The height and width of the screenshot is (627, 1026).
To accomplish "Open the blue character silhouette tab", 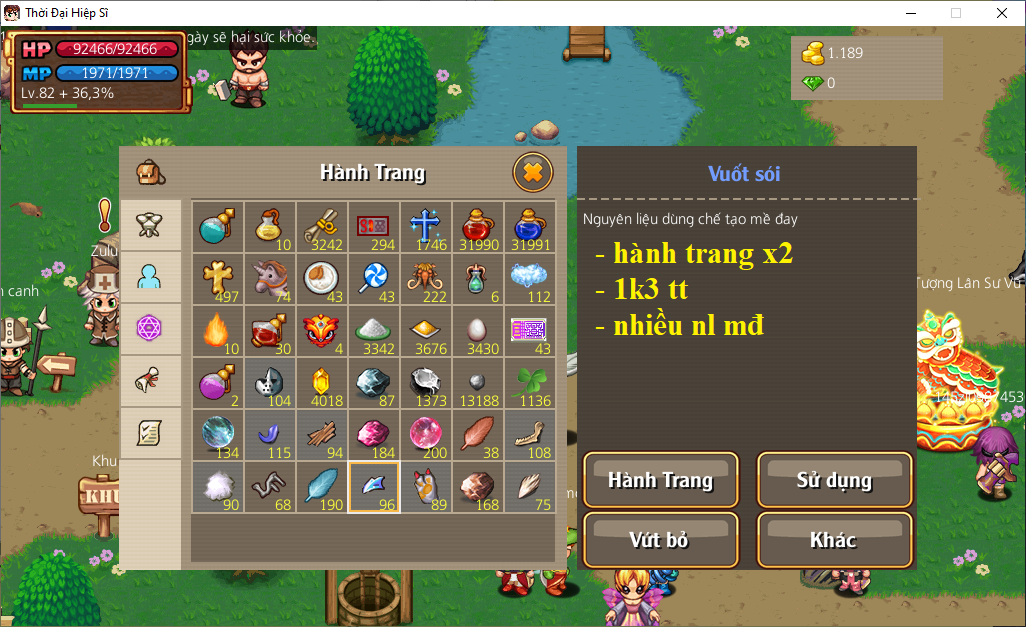I will point(150,277).
